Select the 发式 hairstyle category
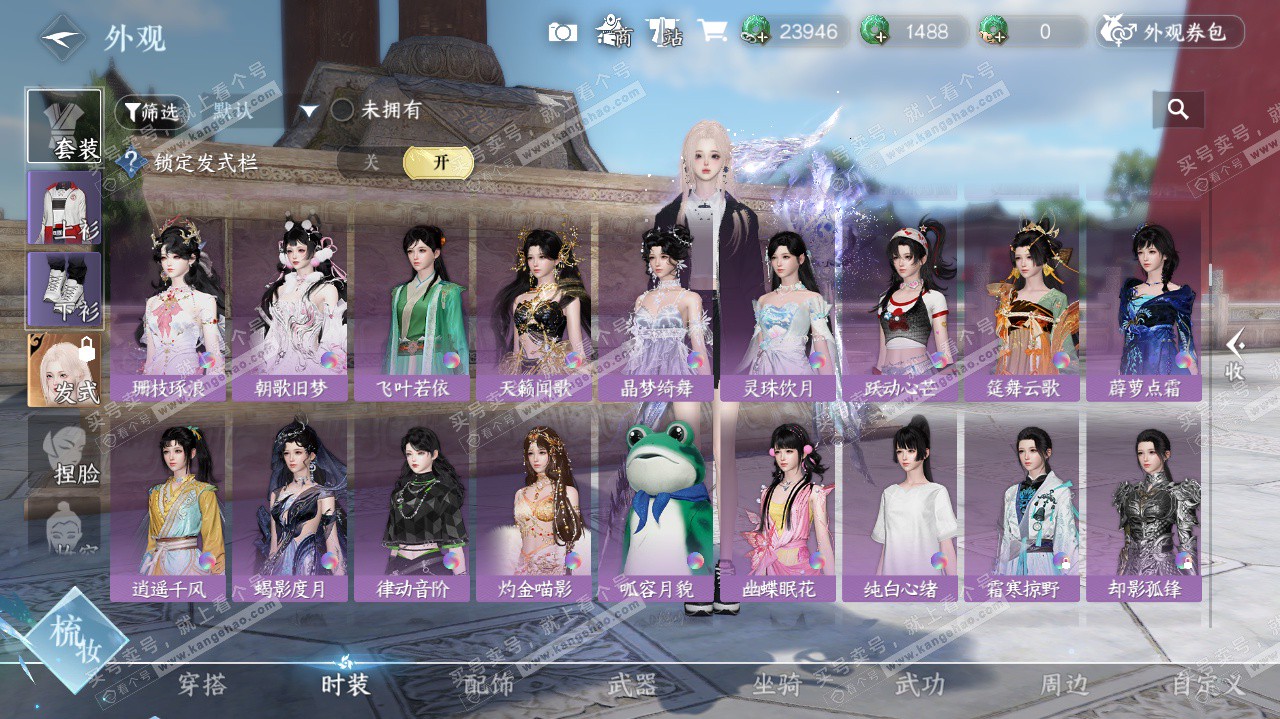 pyautogui.click(x=64, y=370)
